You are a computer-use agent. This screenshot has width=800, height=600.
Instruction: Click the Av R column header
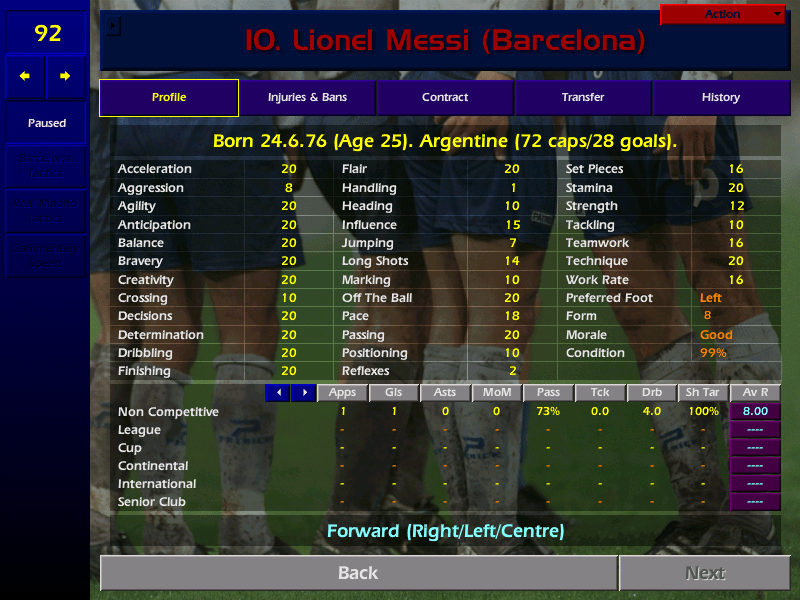click(x=755, y=393)
